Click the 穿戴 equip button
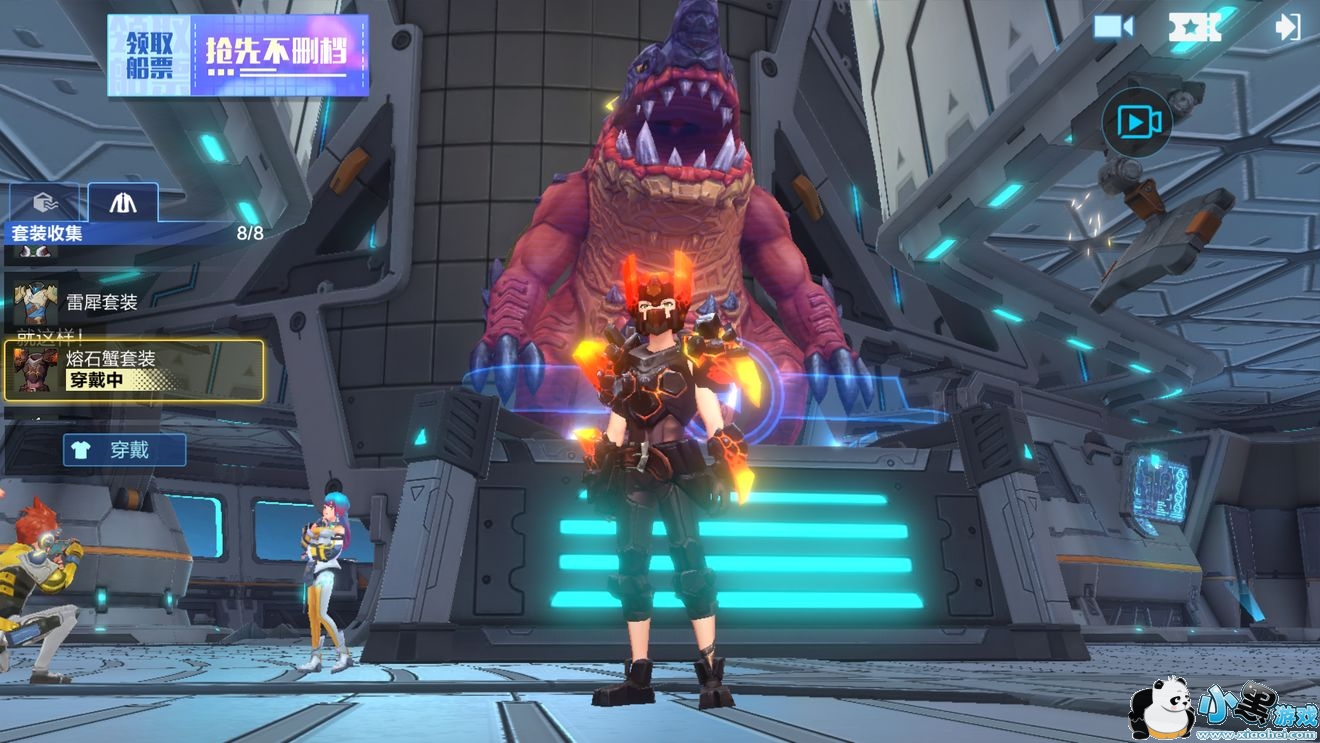 [125, 450]
